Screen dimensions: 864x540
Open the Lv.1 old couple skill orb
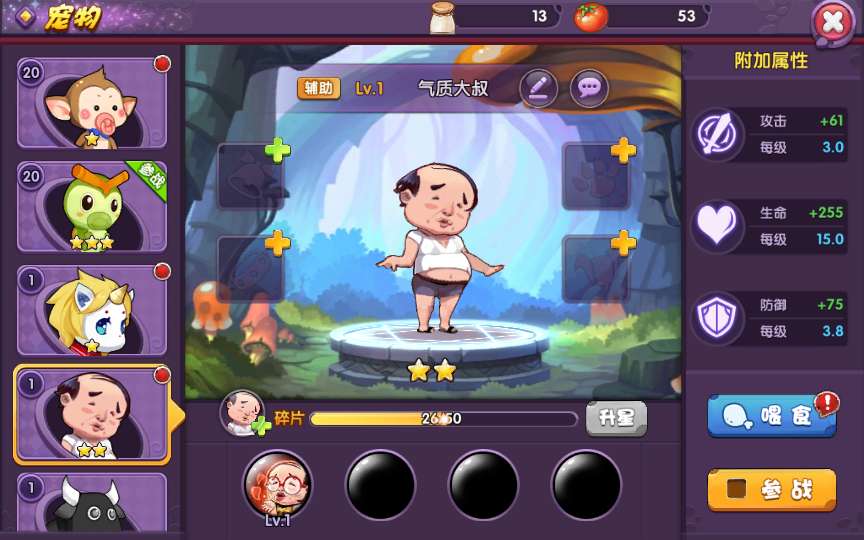[x=277, y=485]
